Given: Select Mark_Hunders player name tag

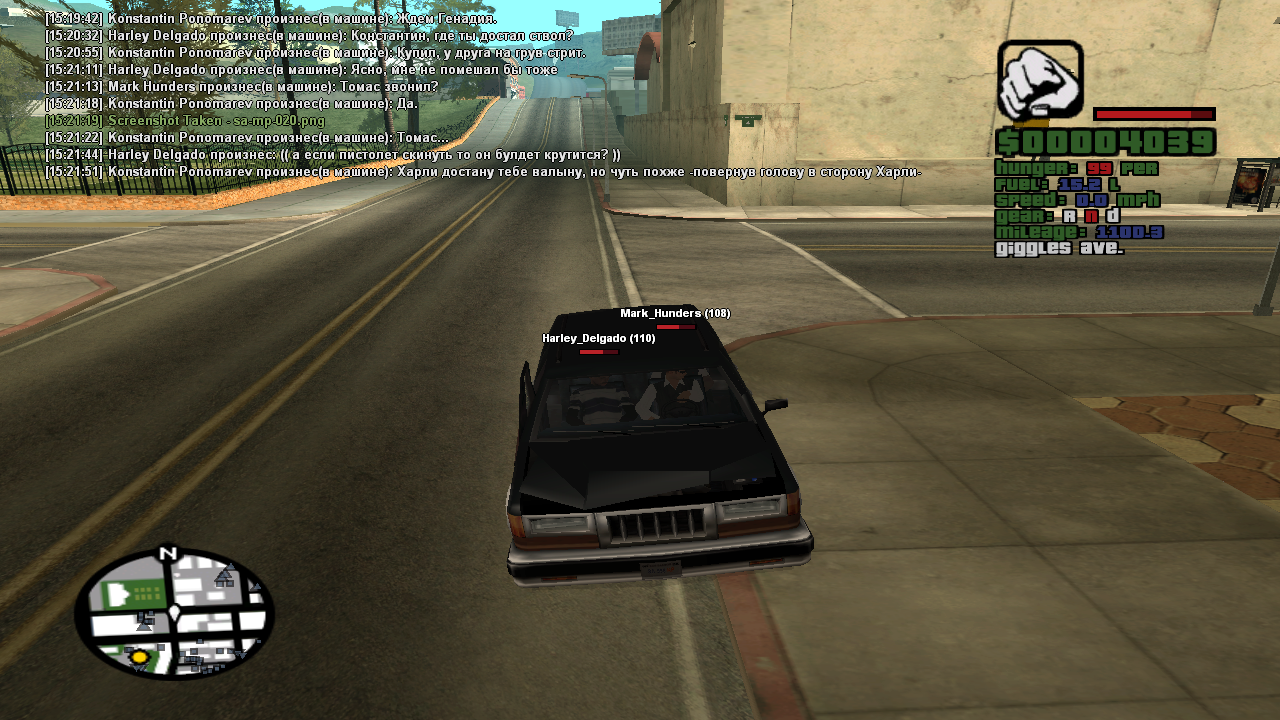Looking at the screenshot, I should pyautogui.click(x=675, y=313).
